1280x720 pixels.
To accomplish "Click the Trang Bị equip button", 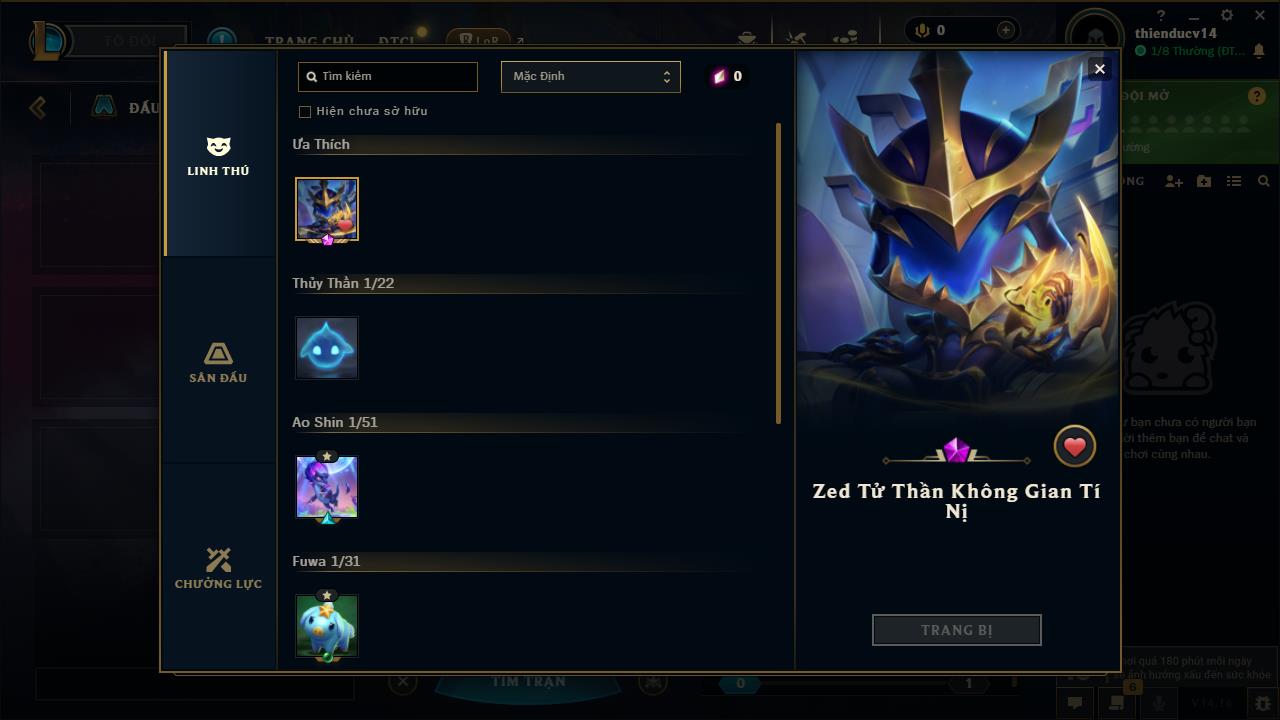I will [956, 630].
